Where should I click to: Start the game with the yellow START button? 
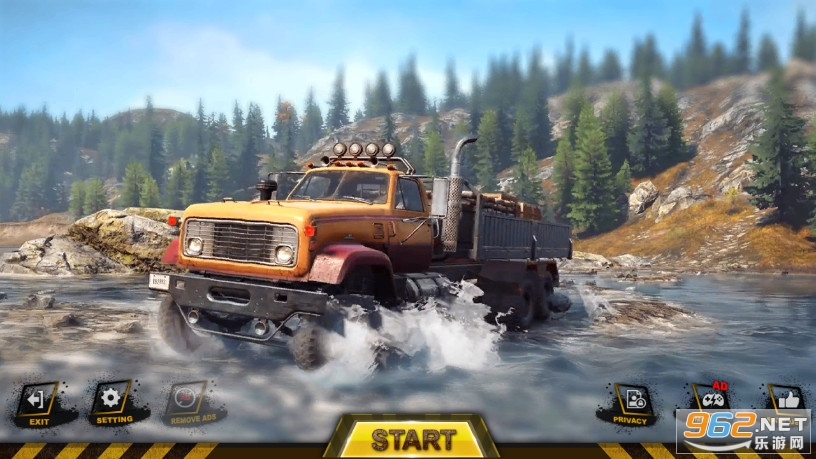pyautogui.click(x=413, y=437)
